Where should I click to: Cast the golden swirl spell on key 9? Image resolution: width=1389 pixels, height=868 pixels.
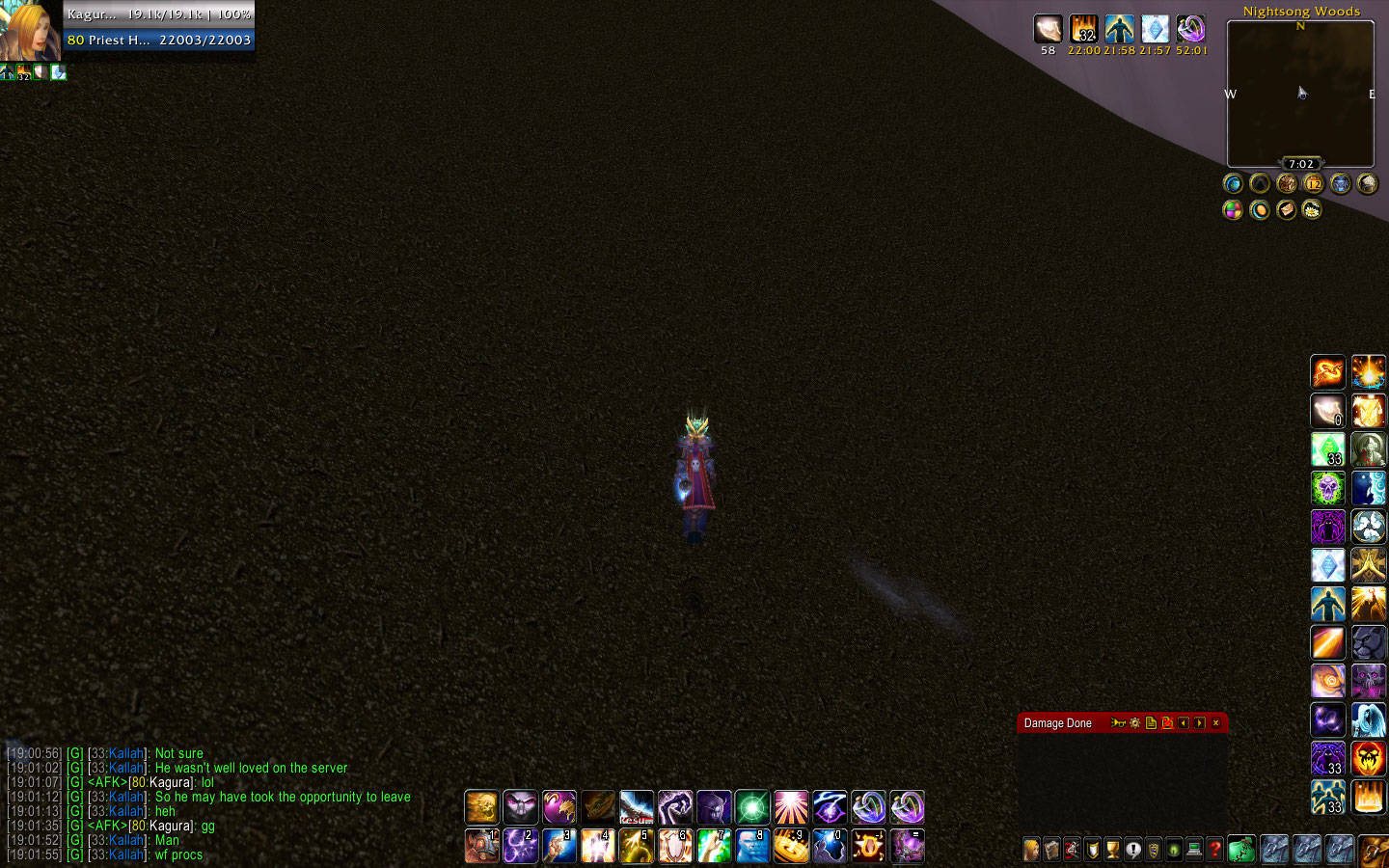(791, 846)
